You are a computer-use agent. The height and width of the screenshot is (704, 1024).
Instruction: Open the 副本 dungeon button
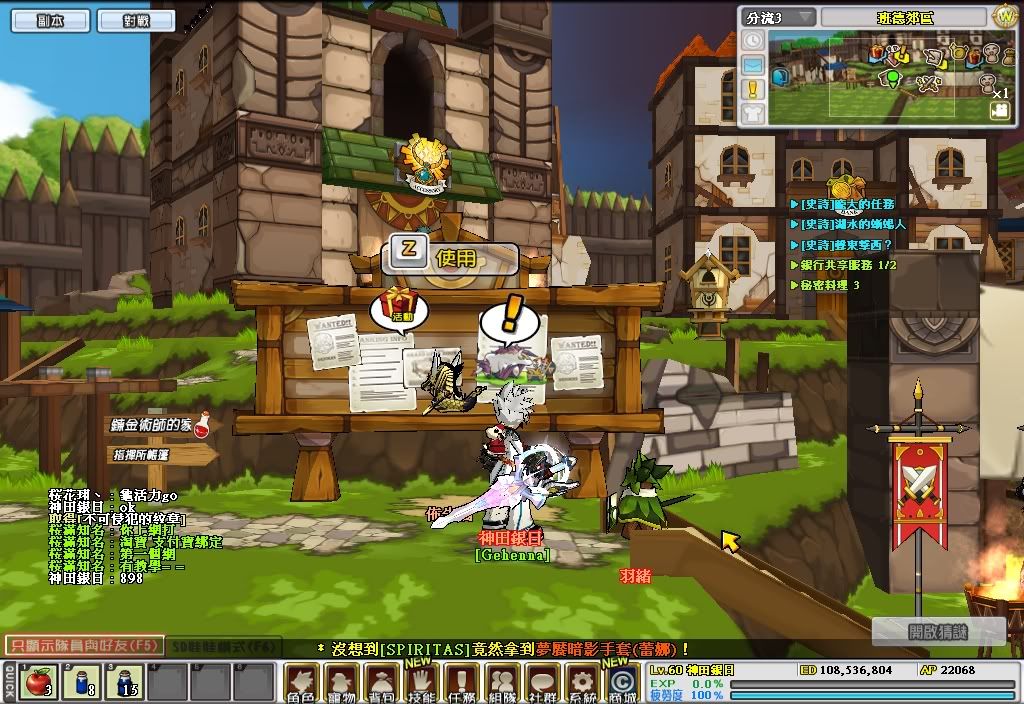51,19
